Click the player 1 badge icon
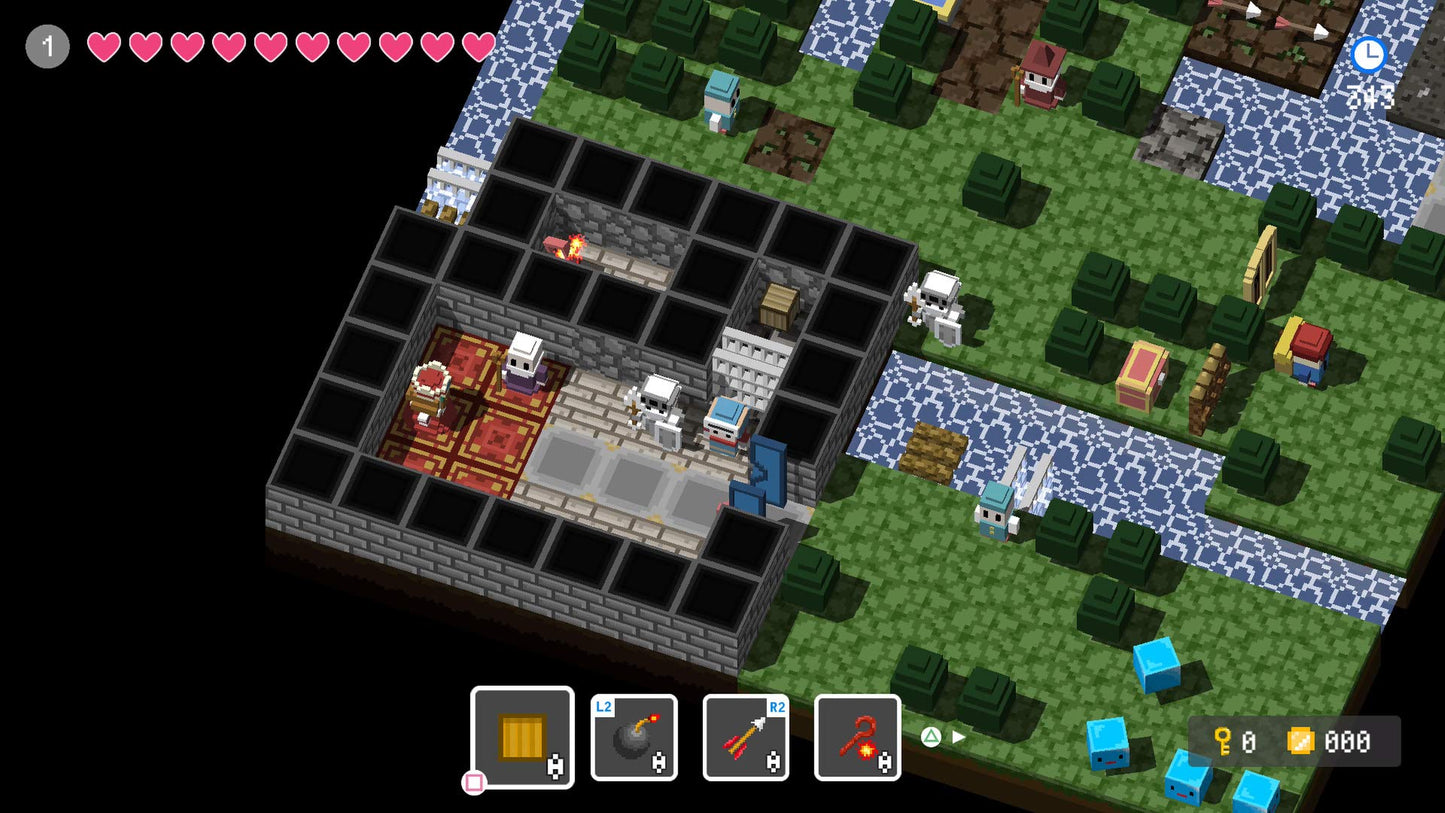Viewport: 1445px width, 813px height. (46, 46)
